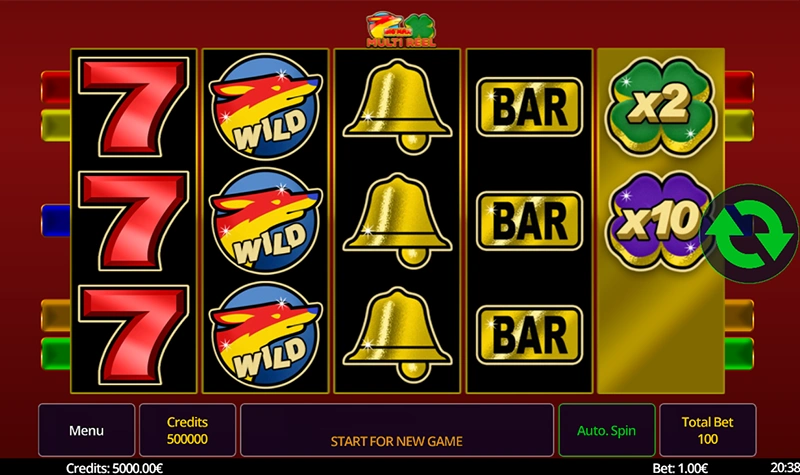
Task: Open the Menu button
Action: point(86,431)
